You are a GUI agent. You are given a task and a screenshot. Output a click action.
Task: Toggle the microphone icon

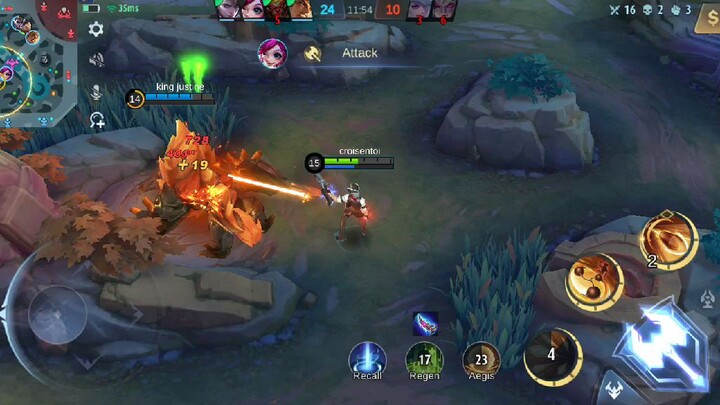click(x=97, y=91)
